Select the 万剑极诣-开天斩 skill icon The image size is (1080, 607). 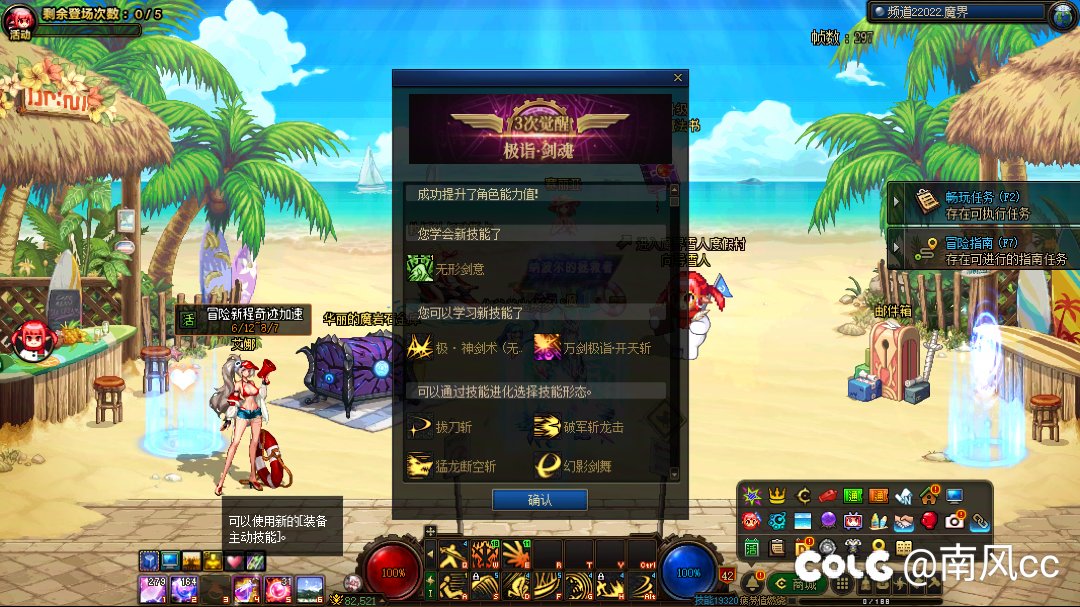[547, 347]
